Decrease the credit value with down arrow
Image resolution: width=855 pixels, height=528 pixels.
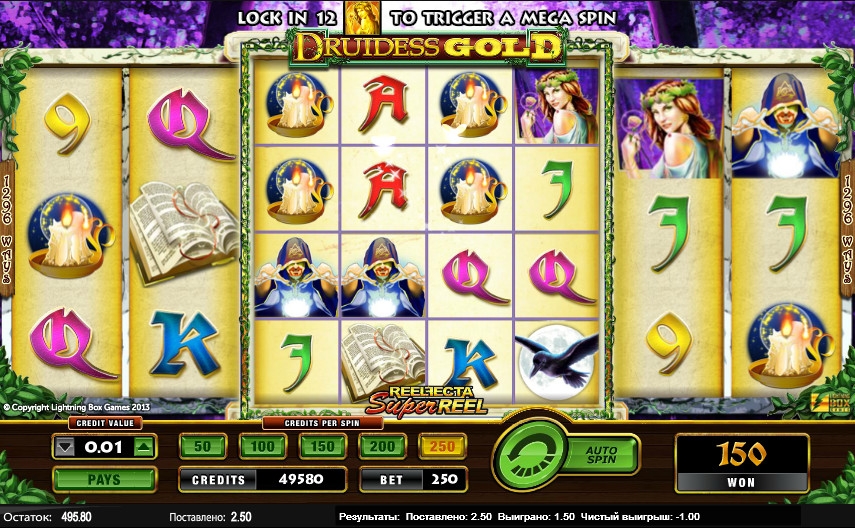point(66,448)
